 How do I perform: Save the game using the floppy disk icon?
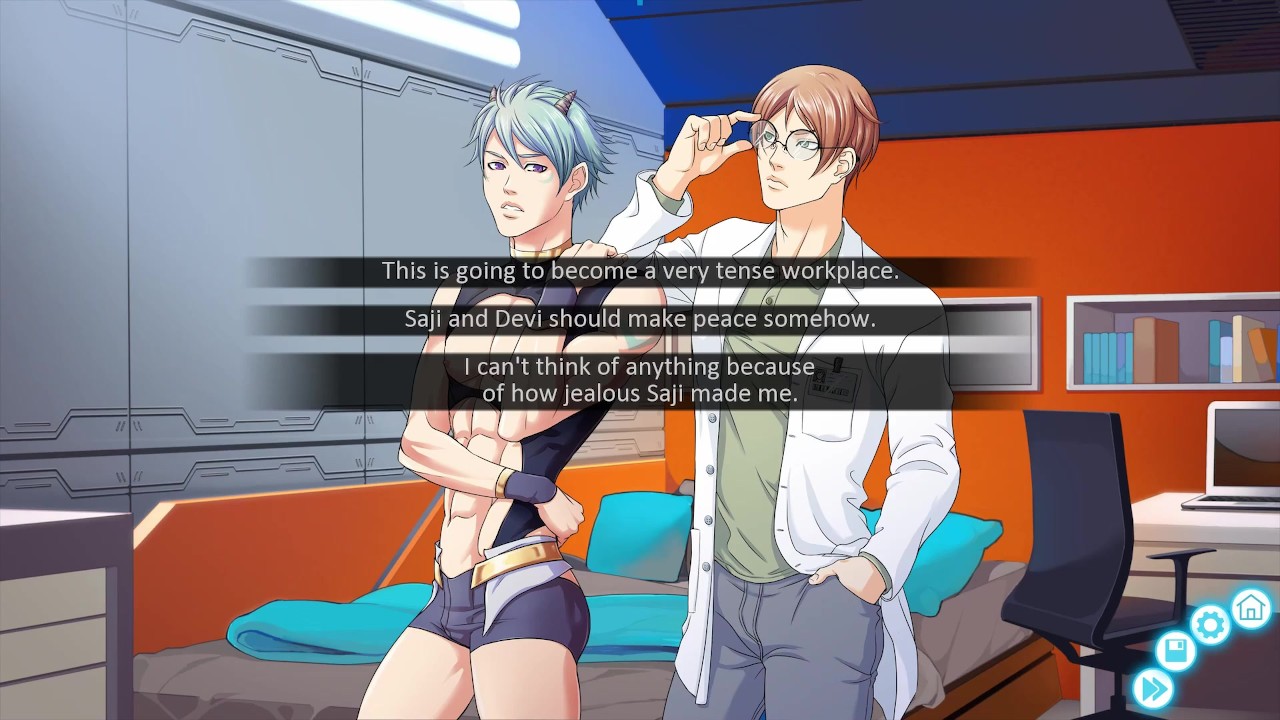pyautogui.click(x=1175, y=653)
